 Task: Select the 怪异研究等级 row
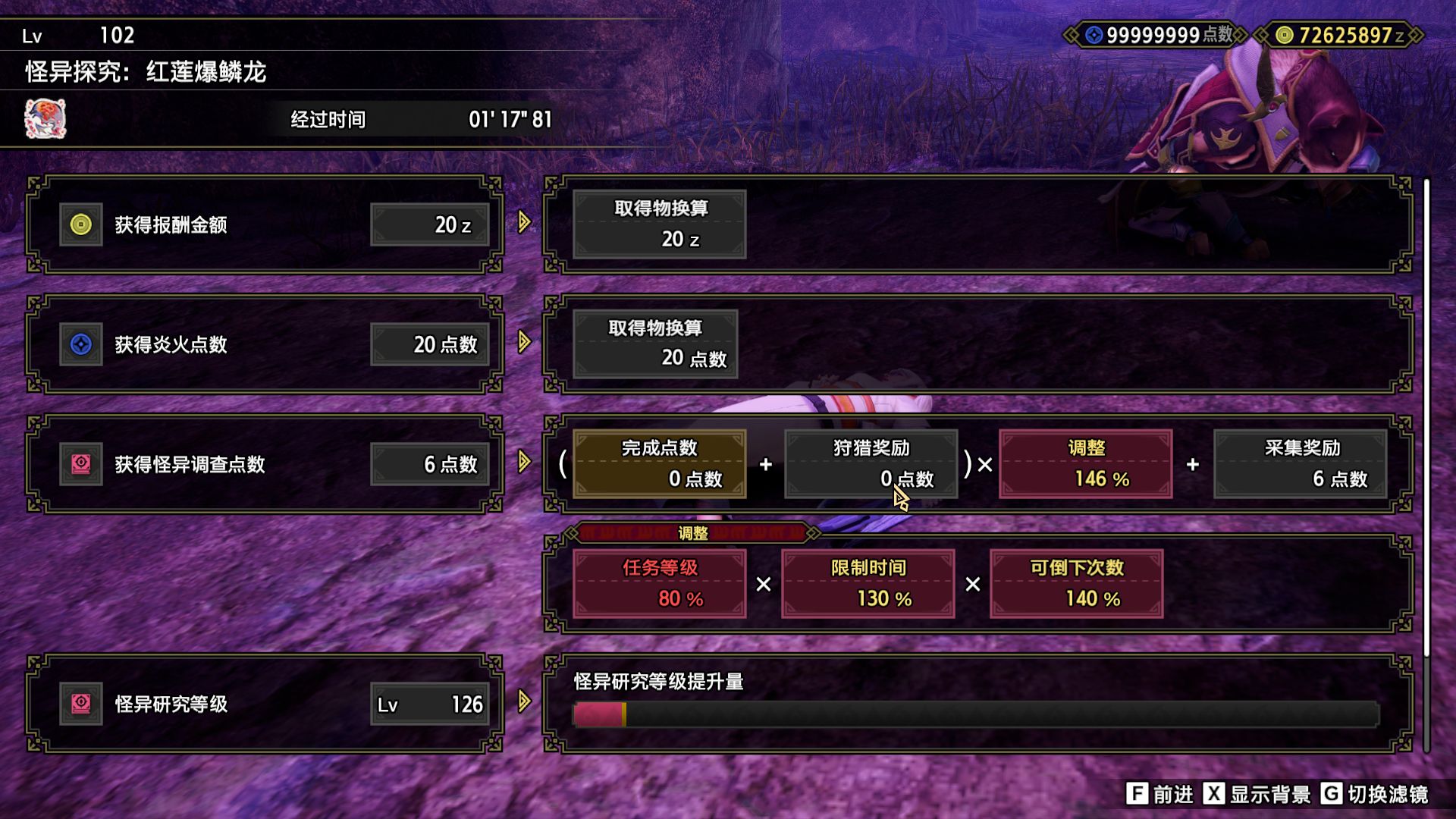(x=265, y=704)
